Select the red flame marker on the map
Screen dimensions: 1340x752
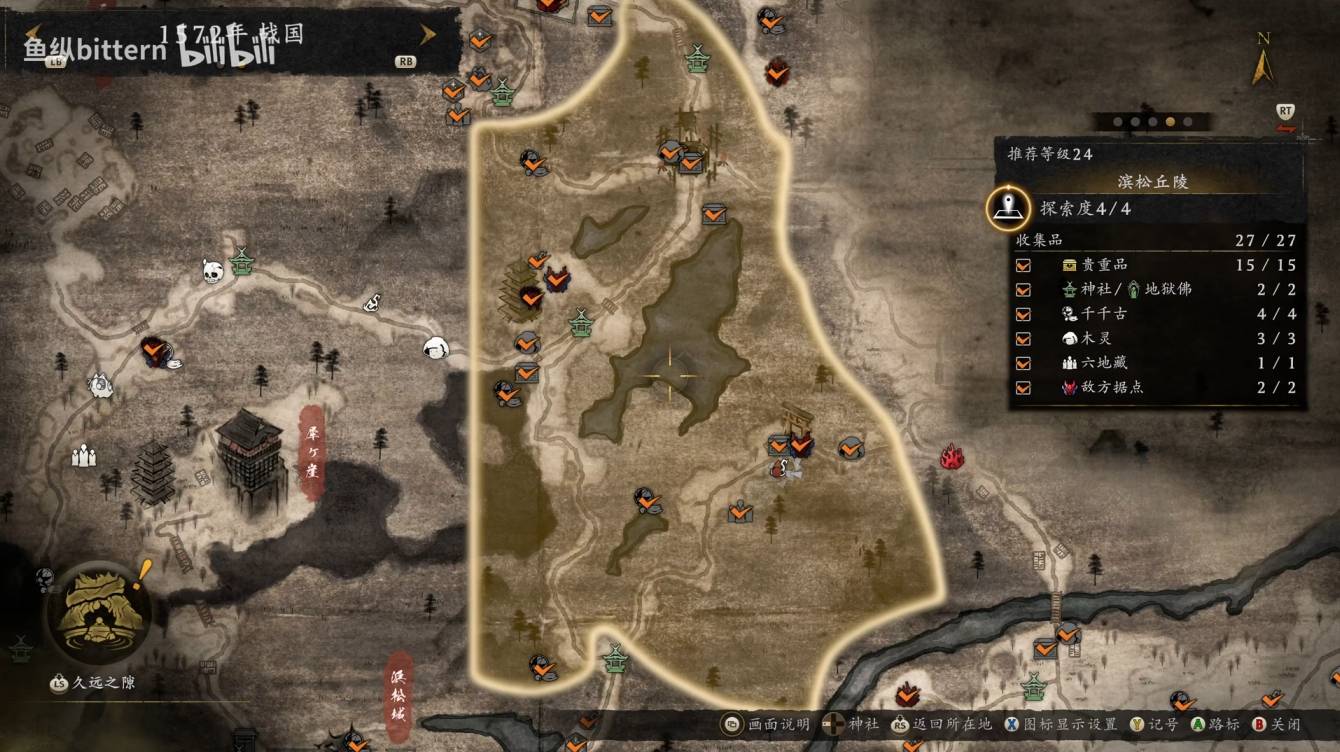pyautogui.click(x=951, y=458)
